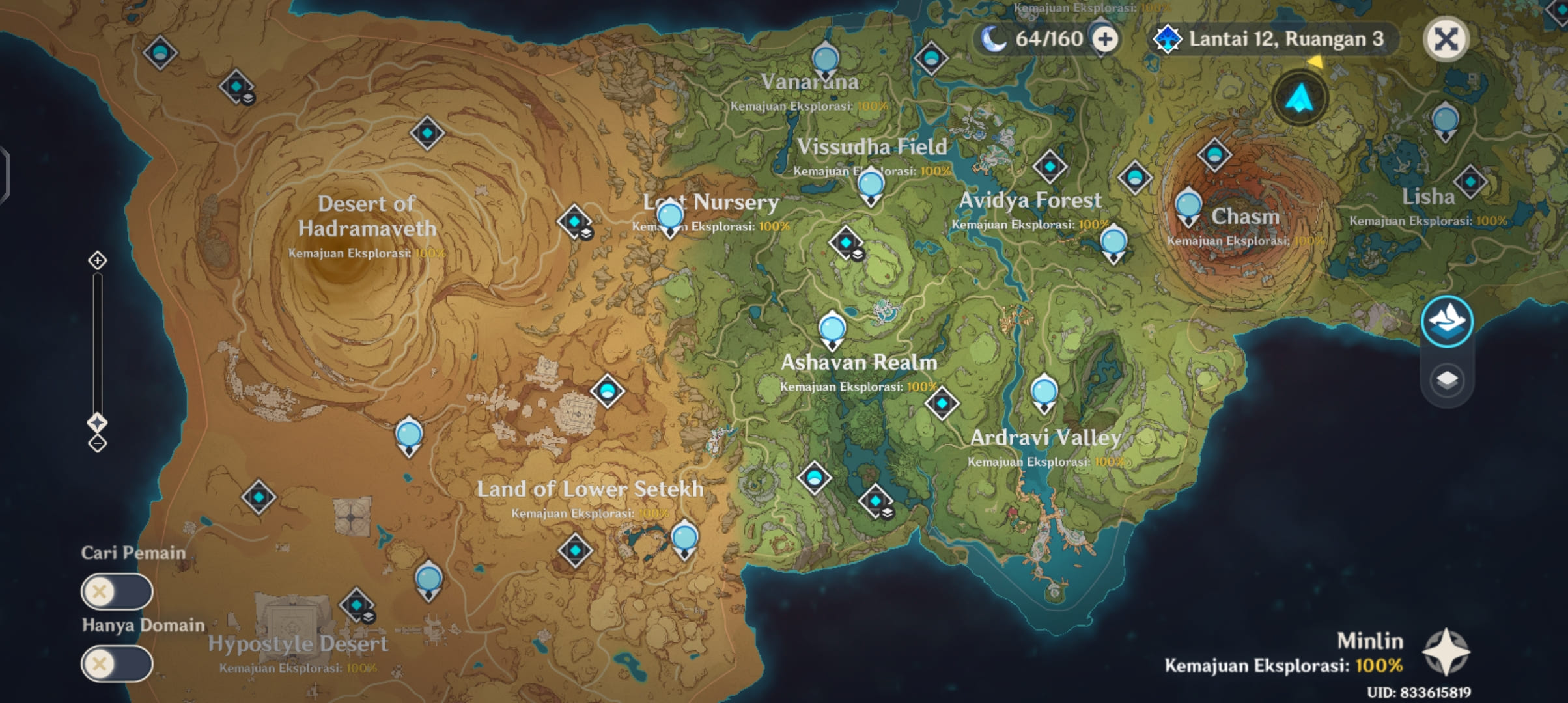Choose the waypoint above the Ardravi Valley label
Image resolution: width=1568 pixels, height=703 pixels.
tap(1044, 393)
